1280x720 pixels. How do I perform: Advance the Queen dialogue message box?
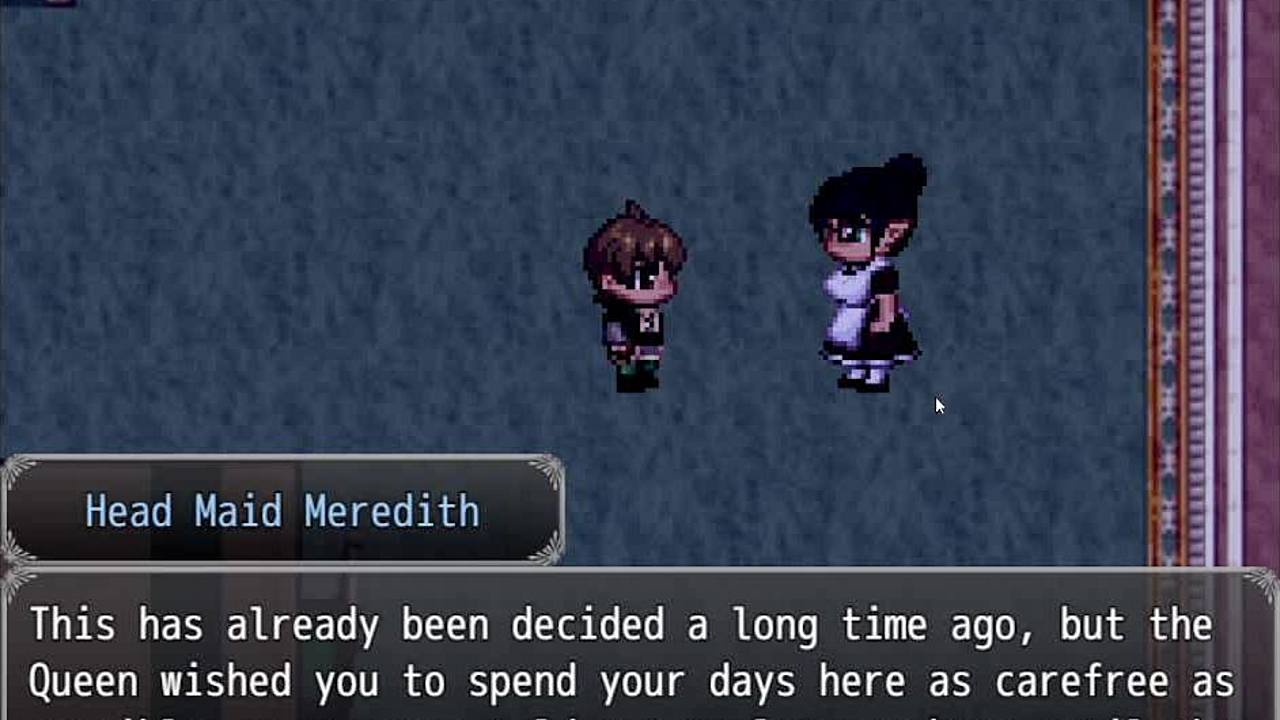[x=640, y=650]
